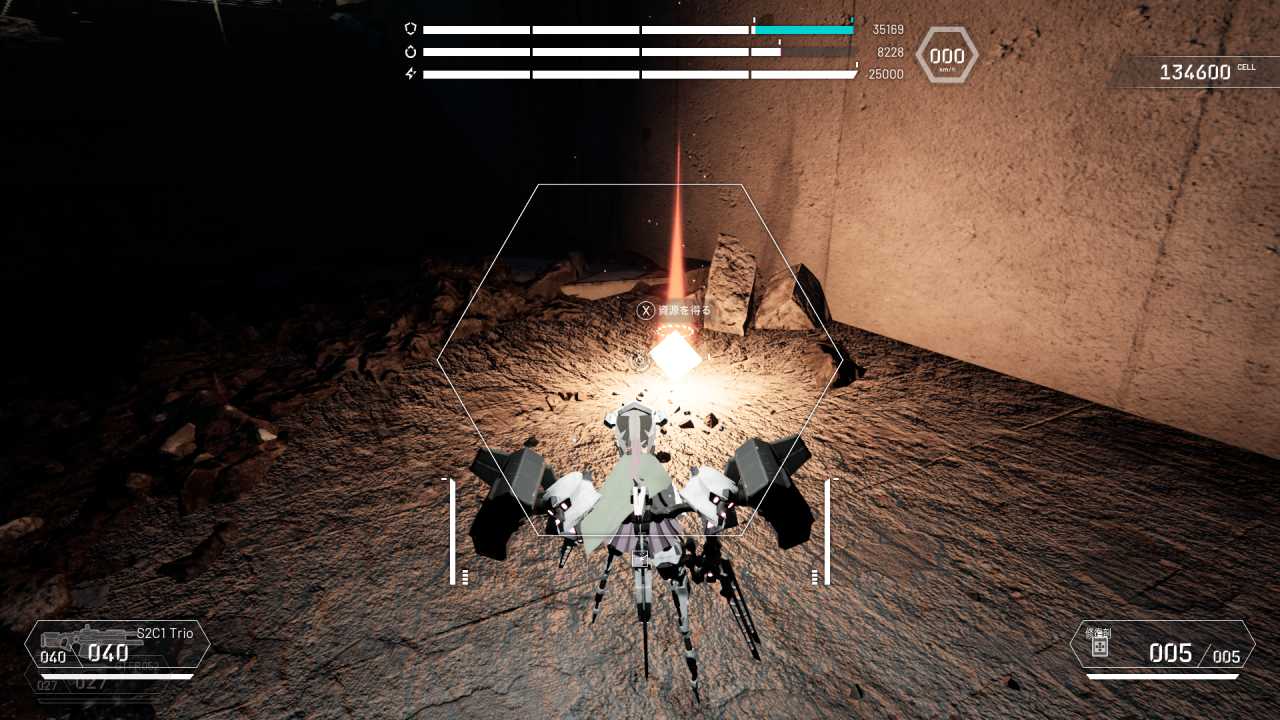Select the repair kit item slot
The image size is (1280, 720).
click(1162, 645)
